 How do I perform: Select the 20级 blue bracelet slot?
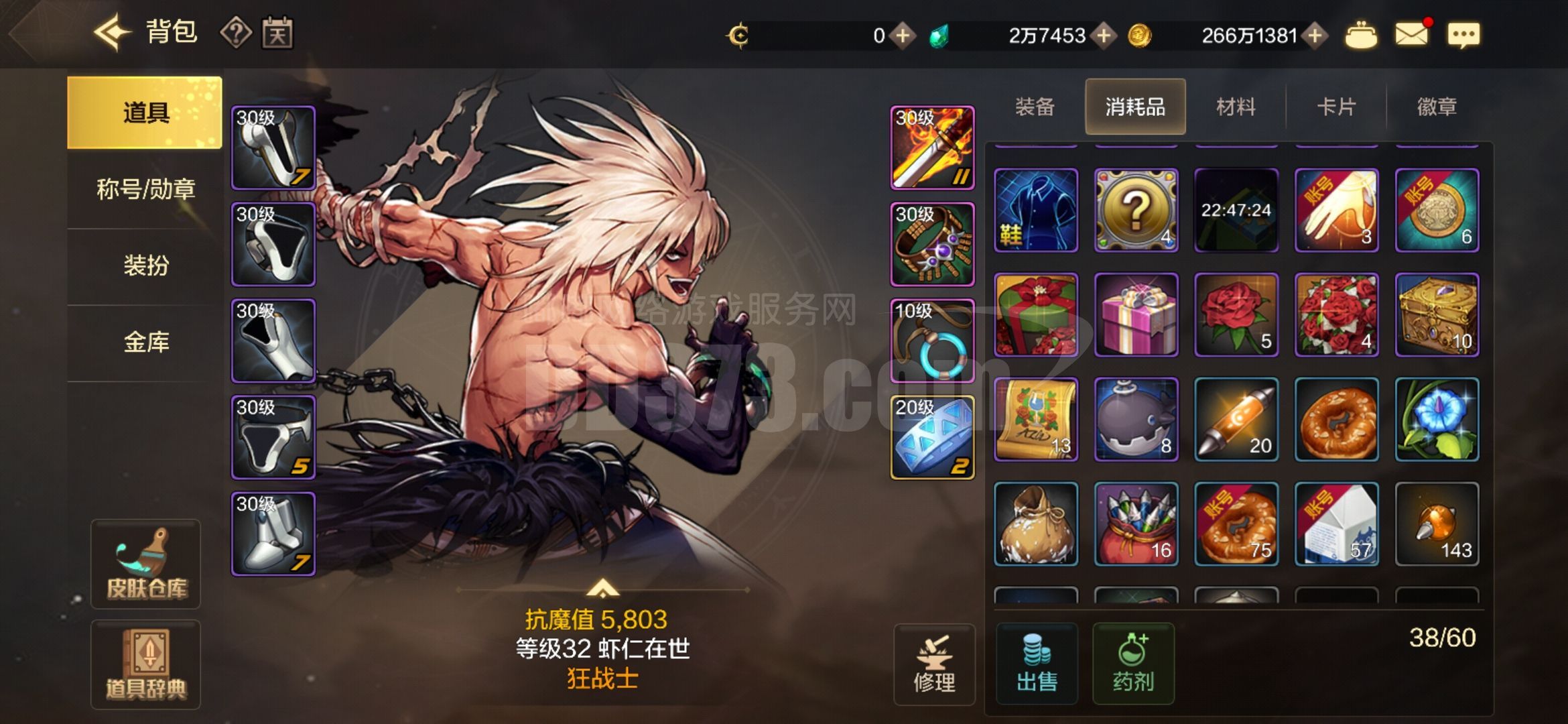[x=931, y=437]
